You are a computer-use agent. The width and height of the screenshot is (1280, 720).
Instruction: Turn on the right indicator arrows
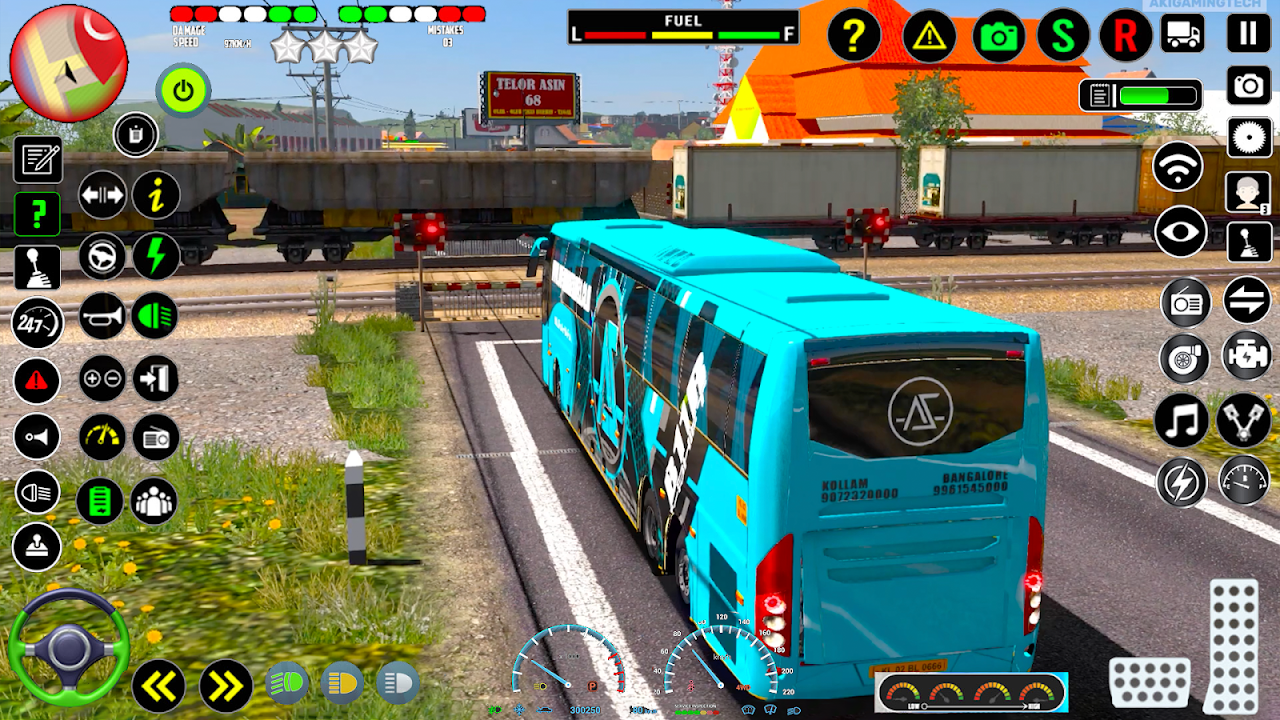pos(225,686)
